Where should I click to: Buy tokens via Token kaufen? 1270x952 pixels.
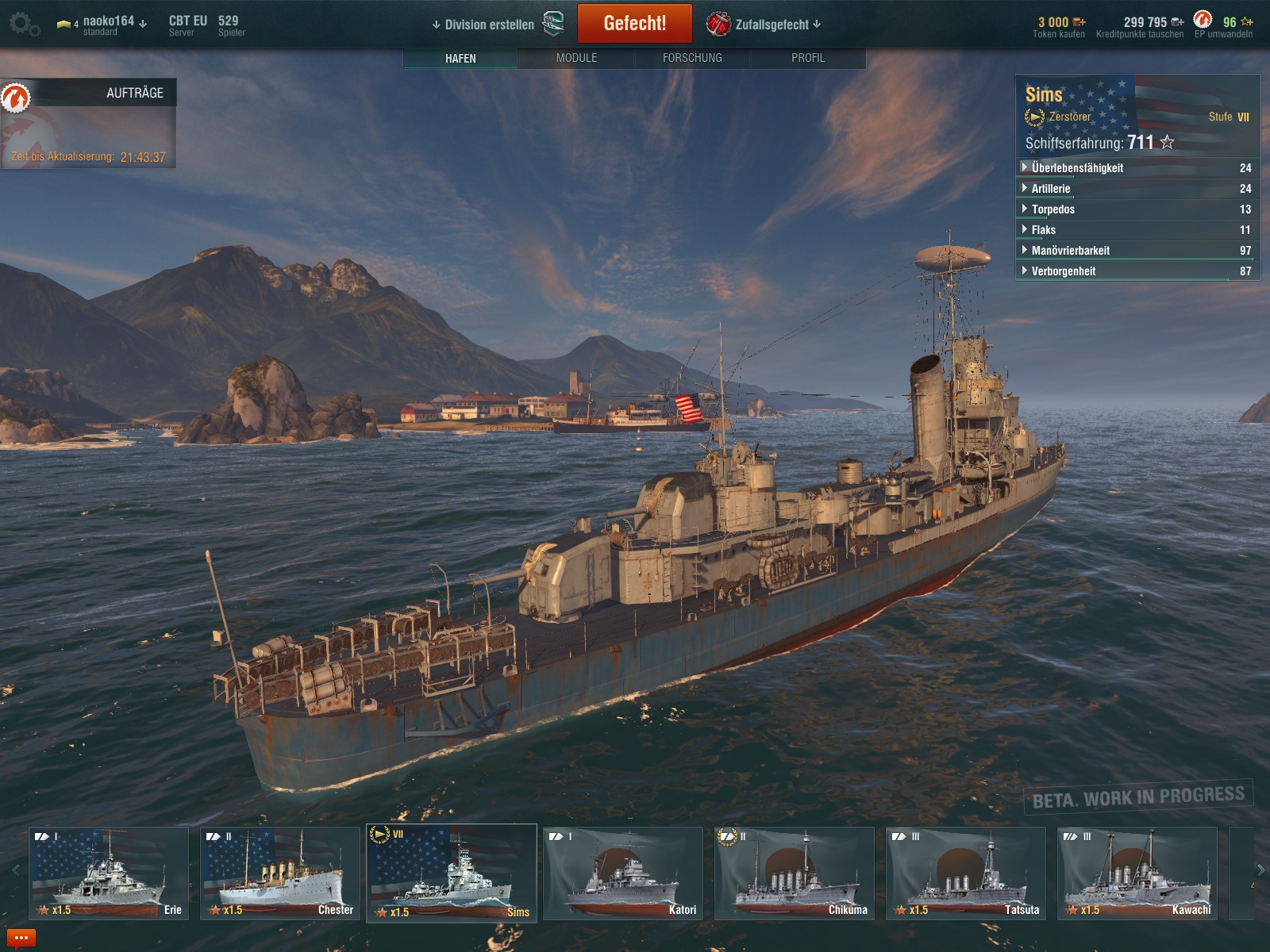tap(1058, 28)
